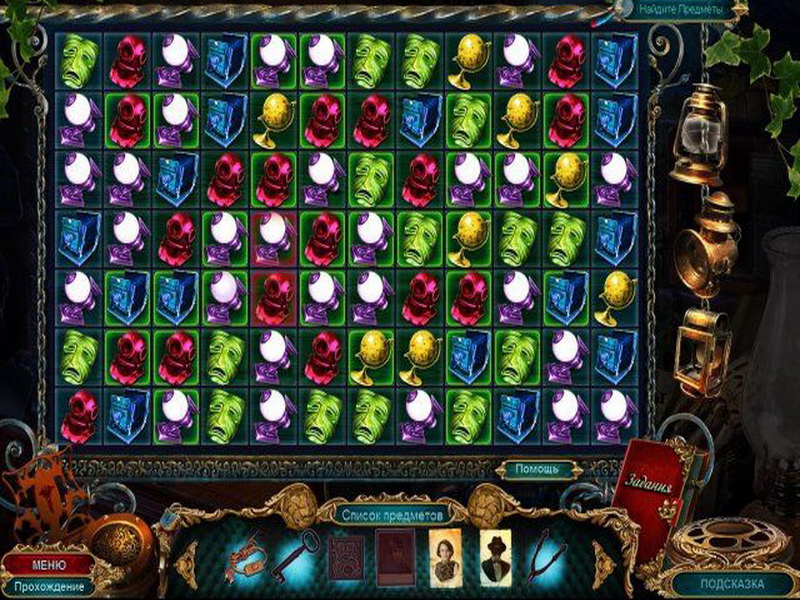
Task: Open the Прохождение walkthrough guide
Action: click(47, 587)
